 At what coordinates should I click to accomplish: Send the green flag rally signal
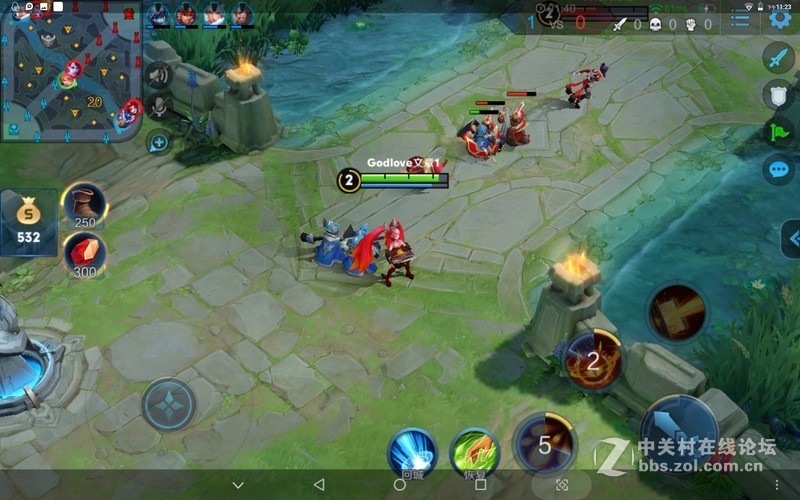click(x=778, y=131)
